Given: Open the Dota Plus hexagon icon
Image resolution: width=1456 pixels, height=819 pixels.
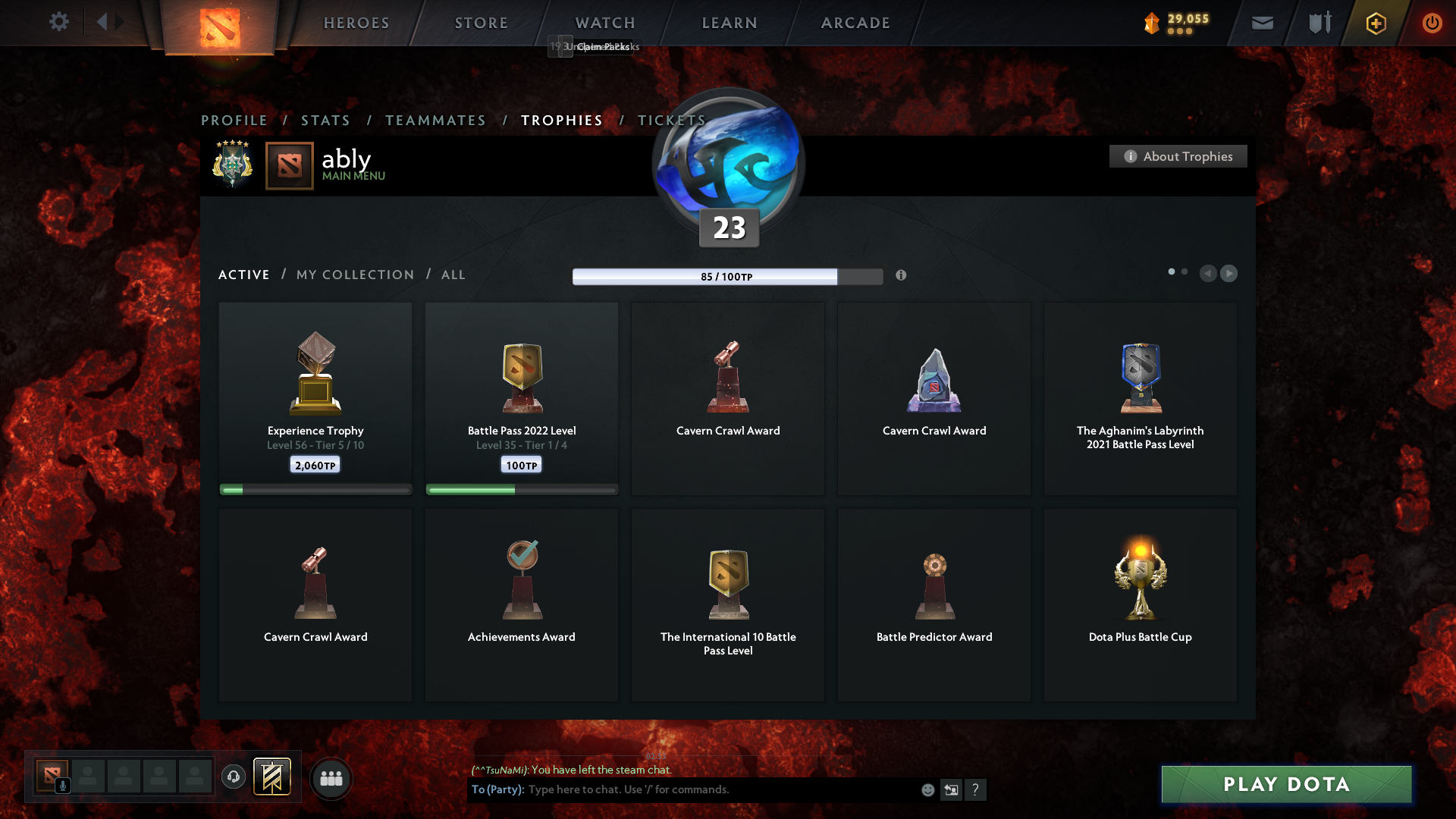Looking at the screenshot, I should coord(1375,22).
